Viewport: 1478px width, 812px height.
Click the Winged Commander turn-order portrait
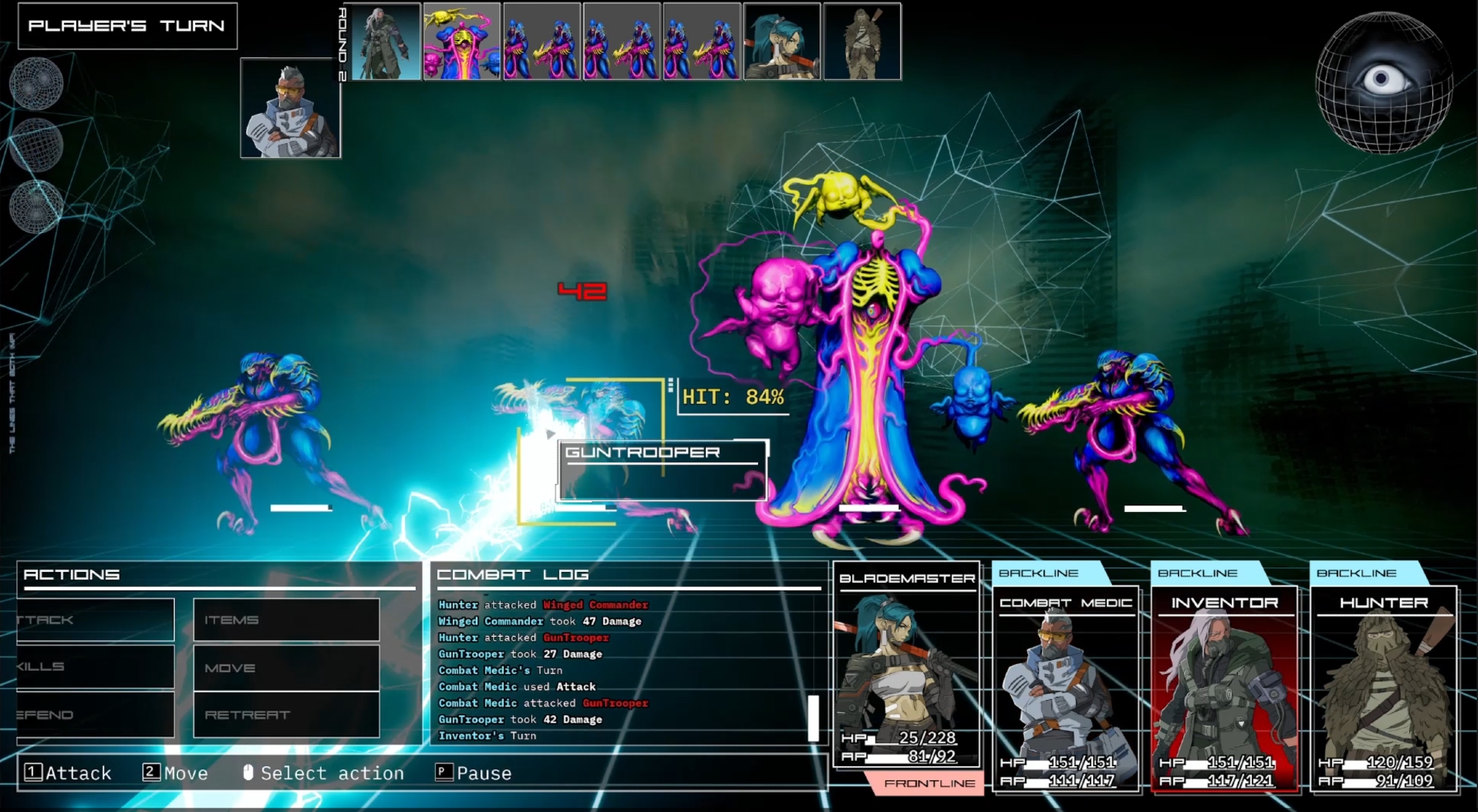(462, 41)
